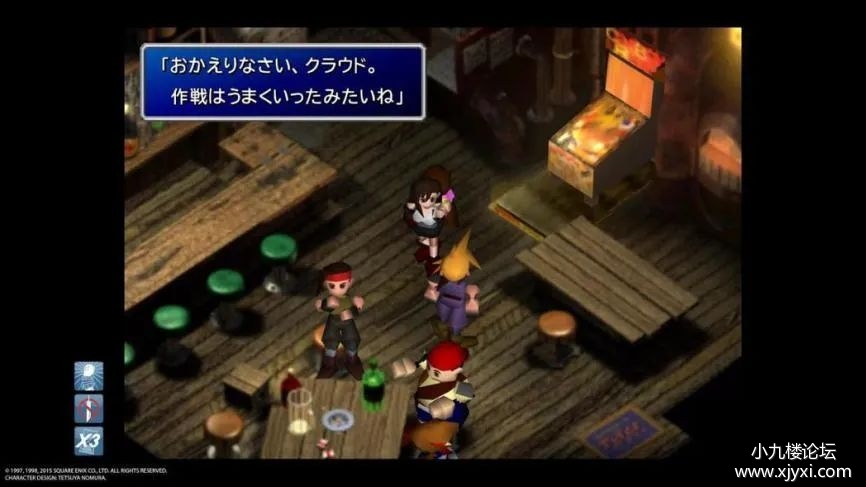
Task: Toggle the glowing character booster icon
Action: [88, 376]
